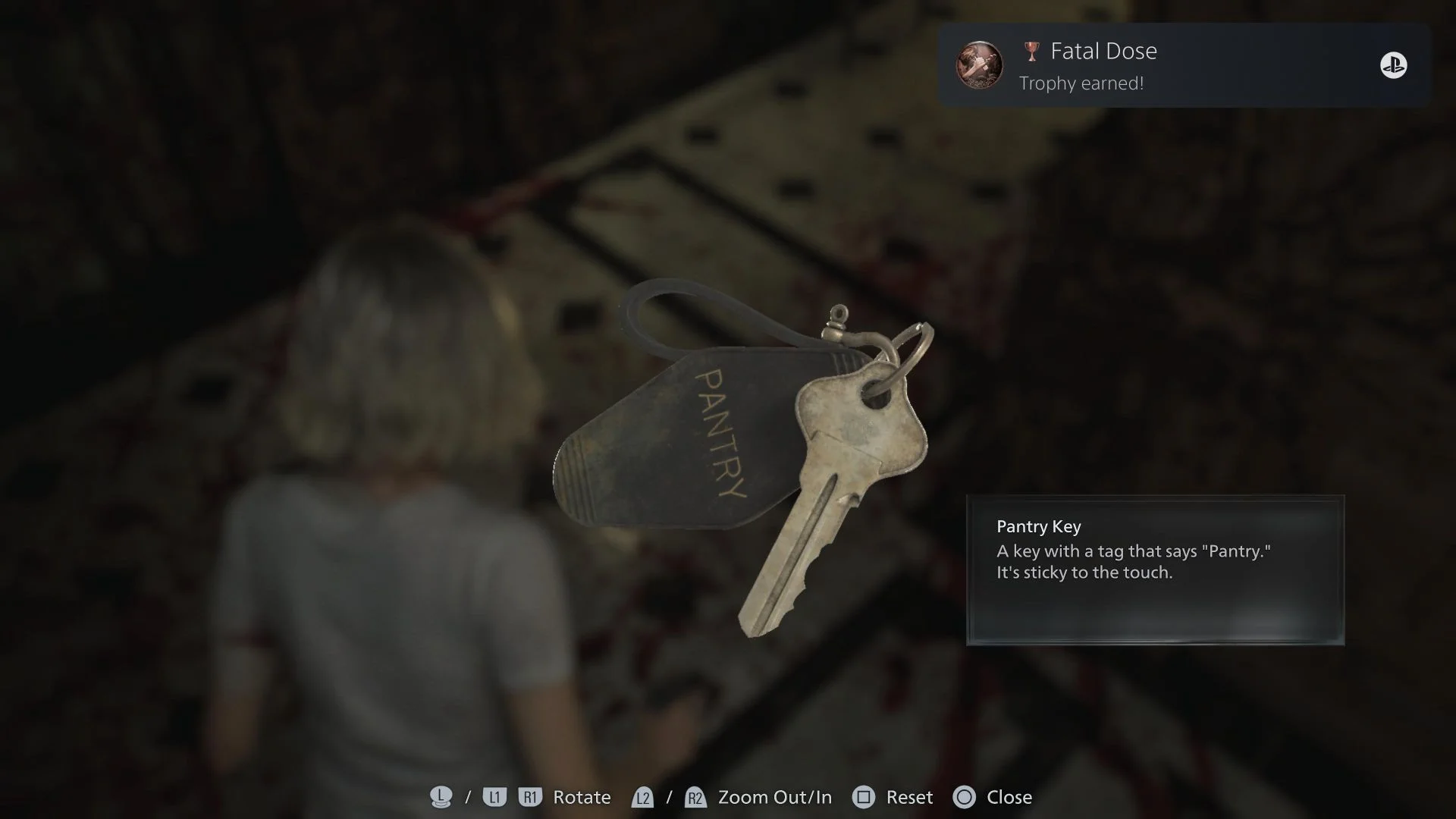1456x819 pixels.
Task: Click the Pantry Key title text
Action: pyautogui.click(x=1037, y=526)
